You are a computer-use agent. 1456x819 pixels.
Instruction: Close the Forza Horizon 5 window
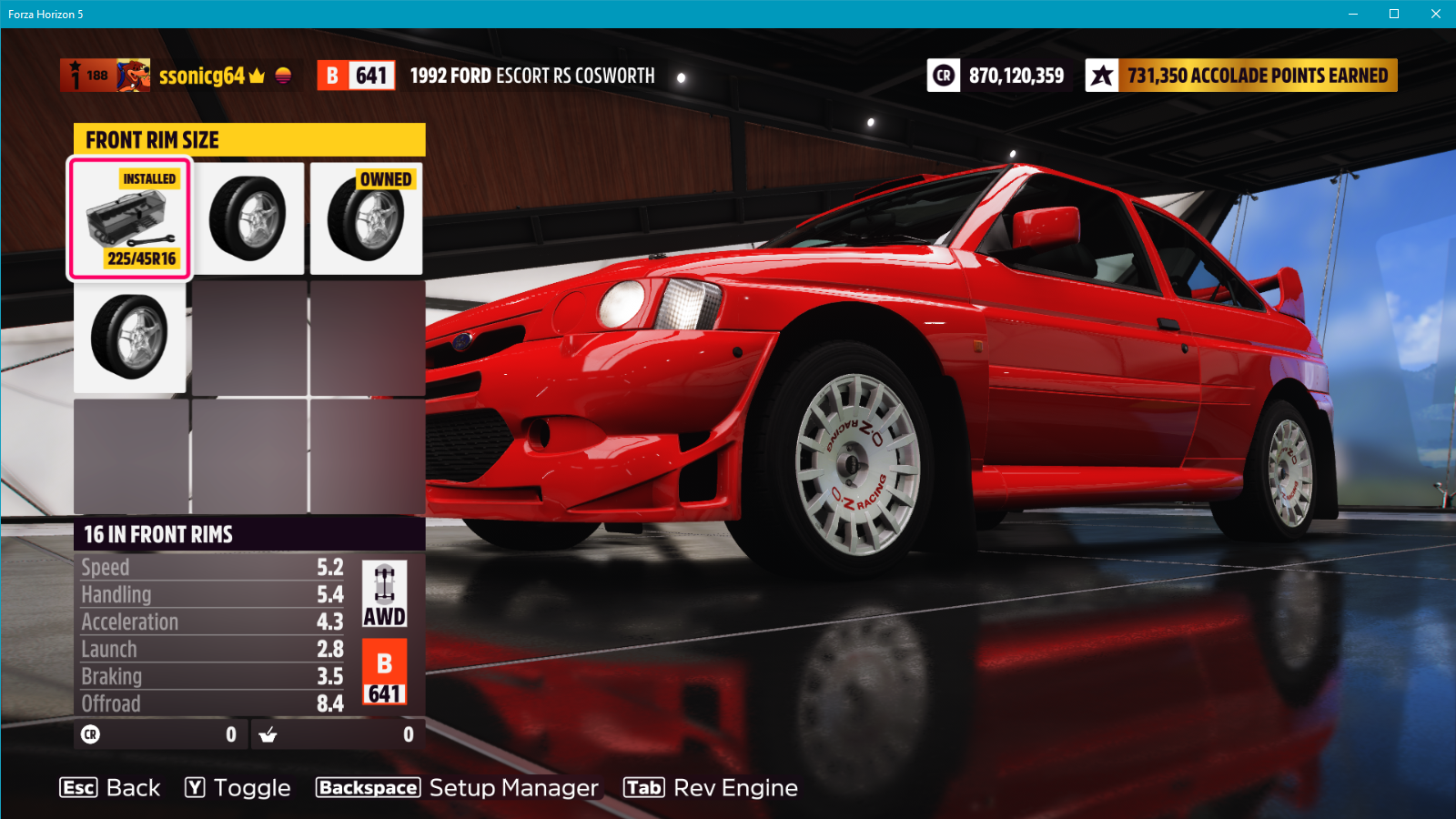[x=1435, y=14]
